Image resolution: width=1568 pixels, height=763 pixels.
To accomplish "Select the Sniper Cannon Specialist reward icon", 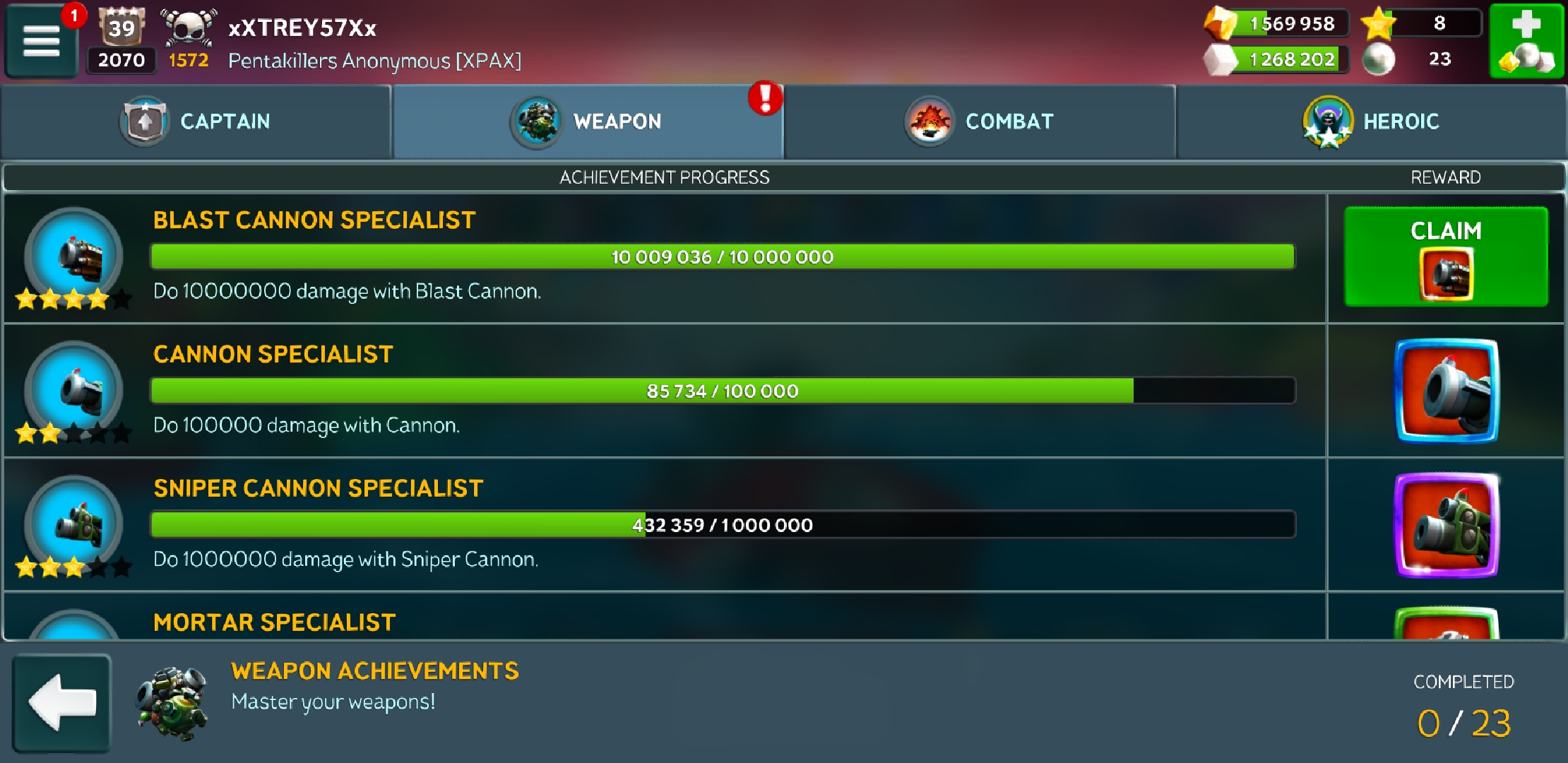I will 1446,525.
